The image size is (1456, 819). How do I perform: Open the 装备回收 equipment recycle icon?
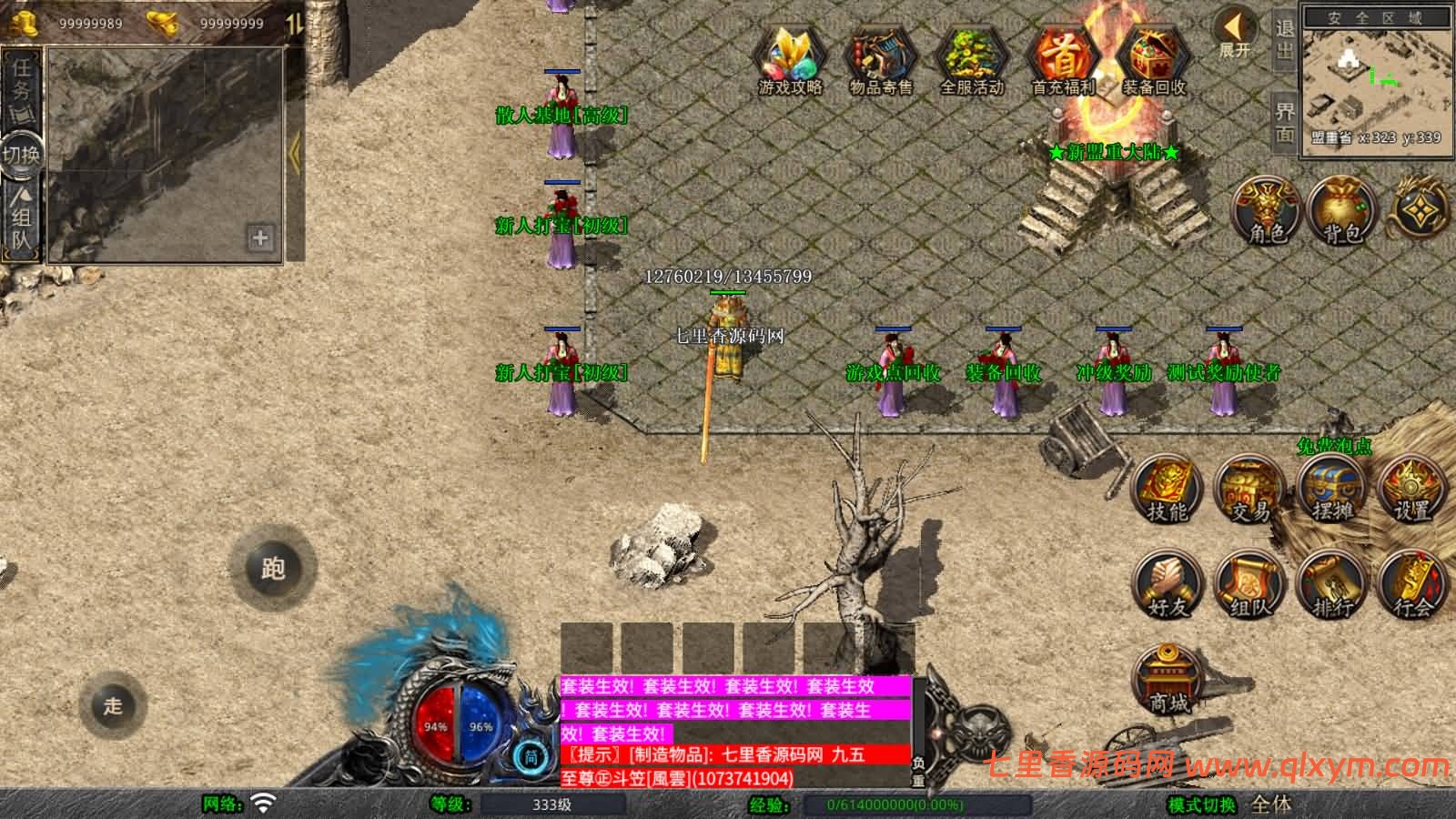click(1153, 60)
